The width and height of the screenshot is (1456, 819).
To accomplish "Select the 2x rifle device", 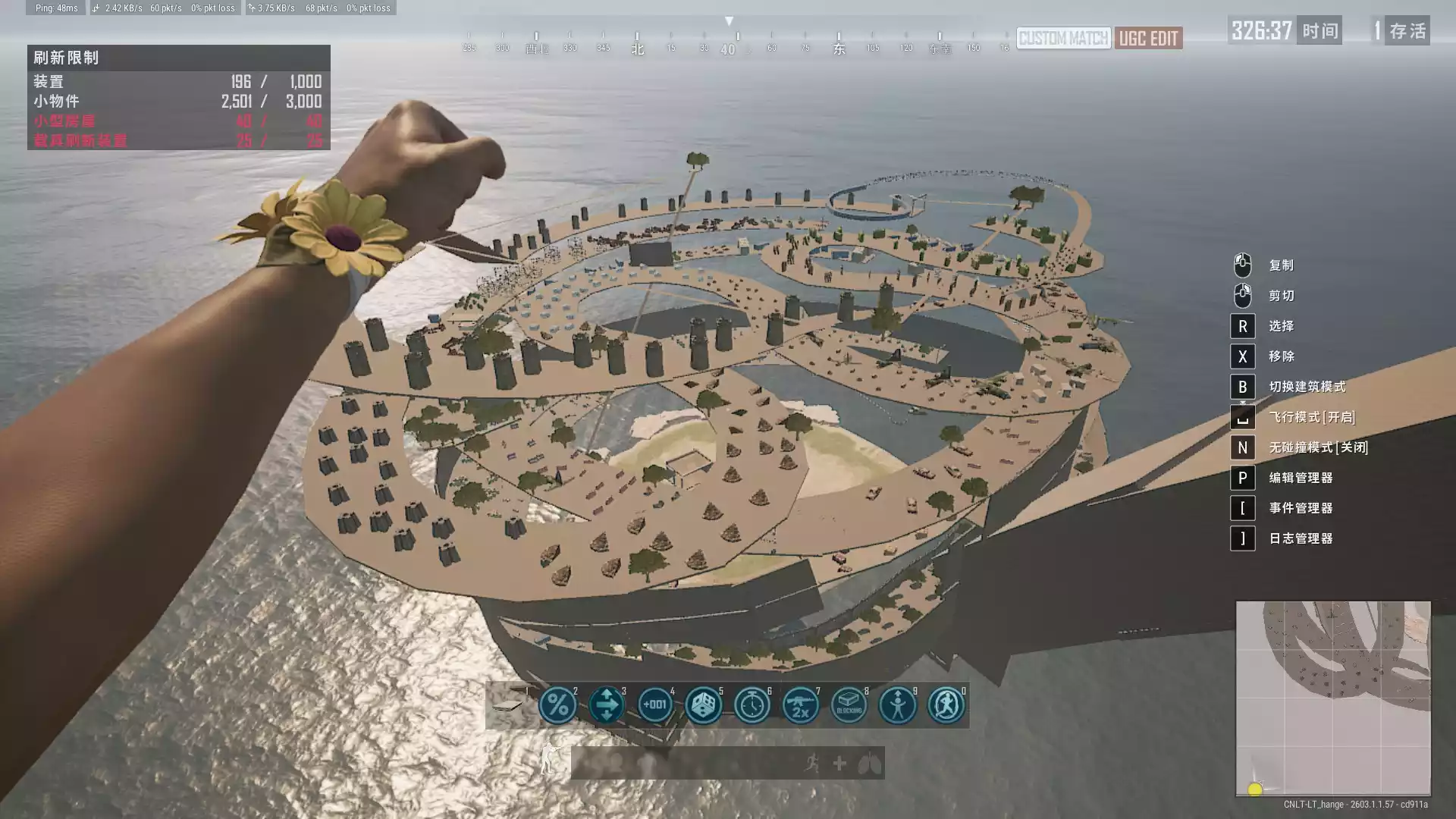I will (x=801, y=705).
